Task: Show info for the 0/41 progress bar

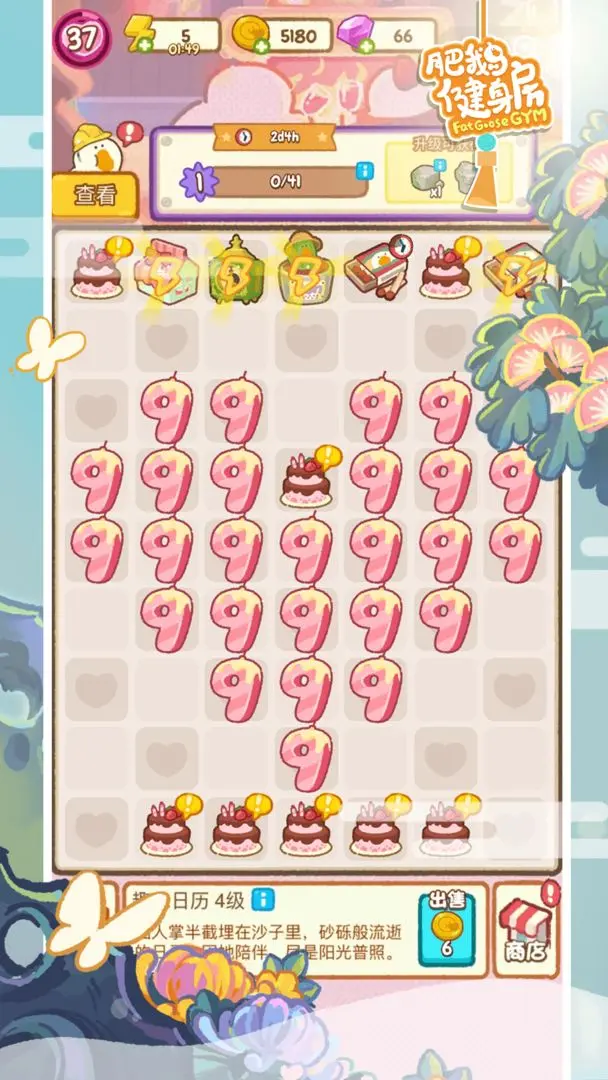Action: click(x=360, y=175)
